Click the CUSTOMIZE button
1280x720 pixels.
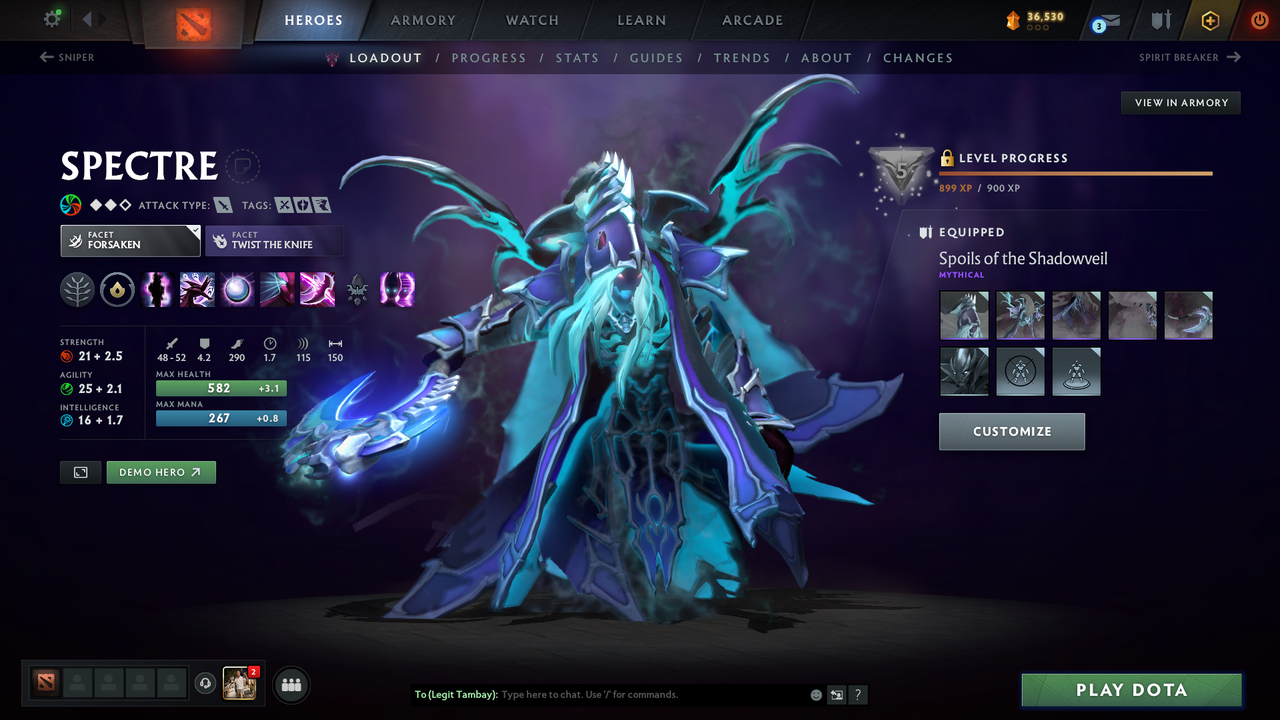coord(1011,431)
